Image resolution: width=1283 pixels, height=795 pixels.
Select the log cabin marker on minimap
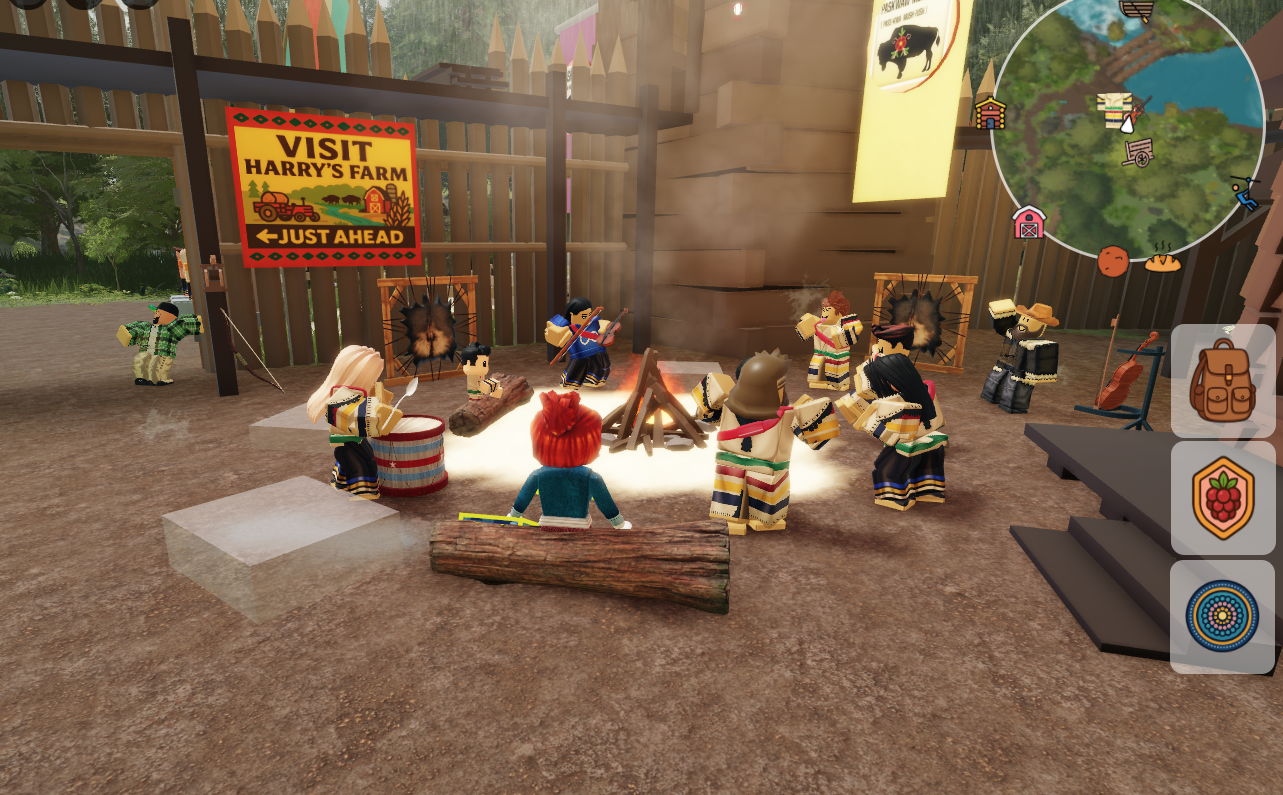[990, 113]
